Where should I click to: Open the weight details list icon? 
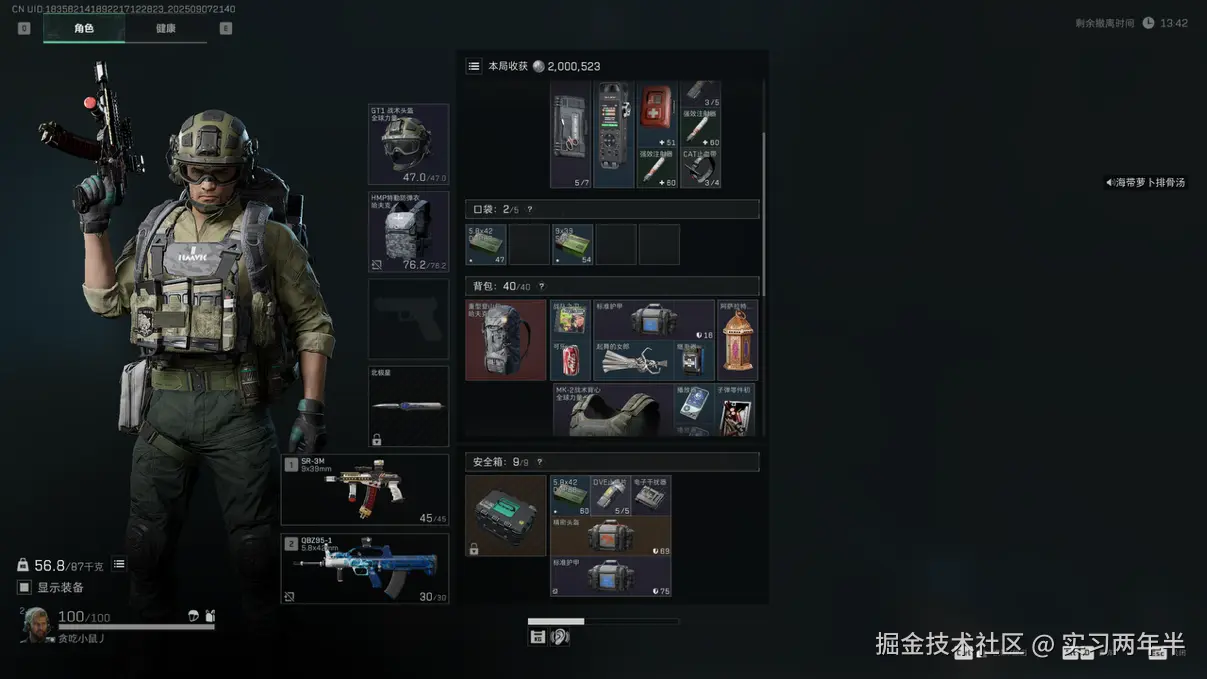(x=119, y=565)
